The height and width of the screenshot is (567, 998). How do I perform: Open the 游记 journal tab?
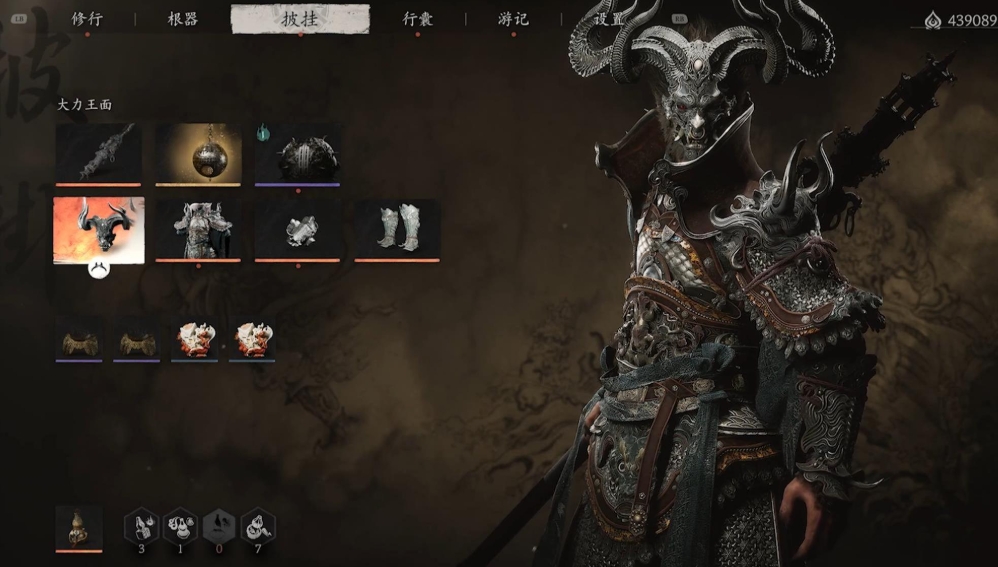click(x=513, y=19)
